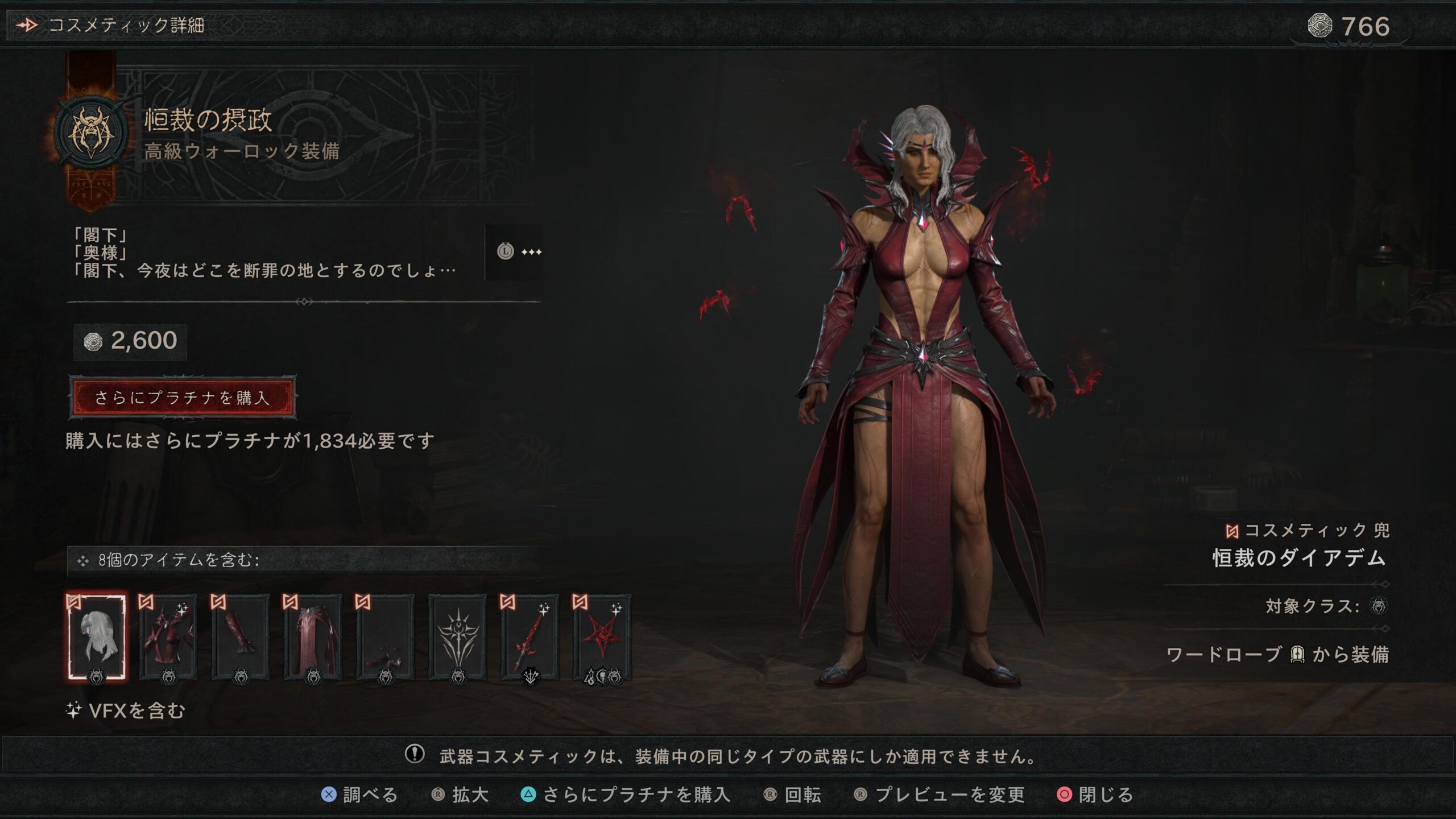Select the silver-haired diadem helm item

pos(96,637)
